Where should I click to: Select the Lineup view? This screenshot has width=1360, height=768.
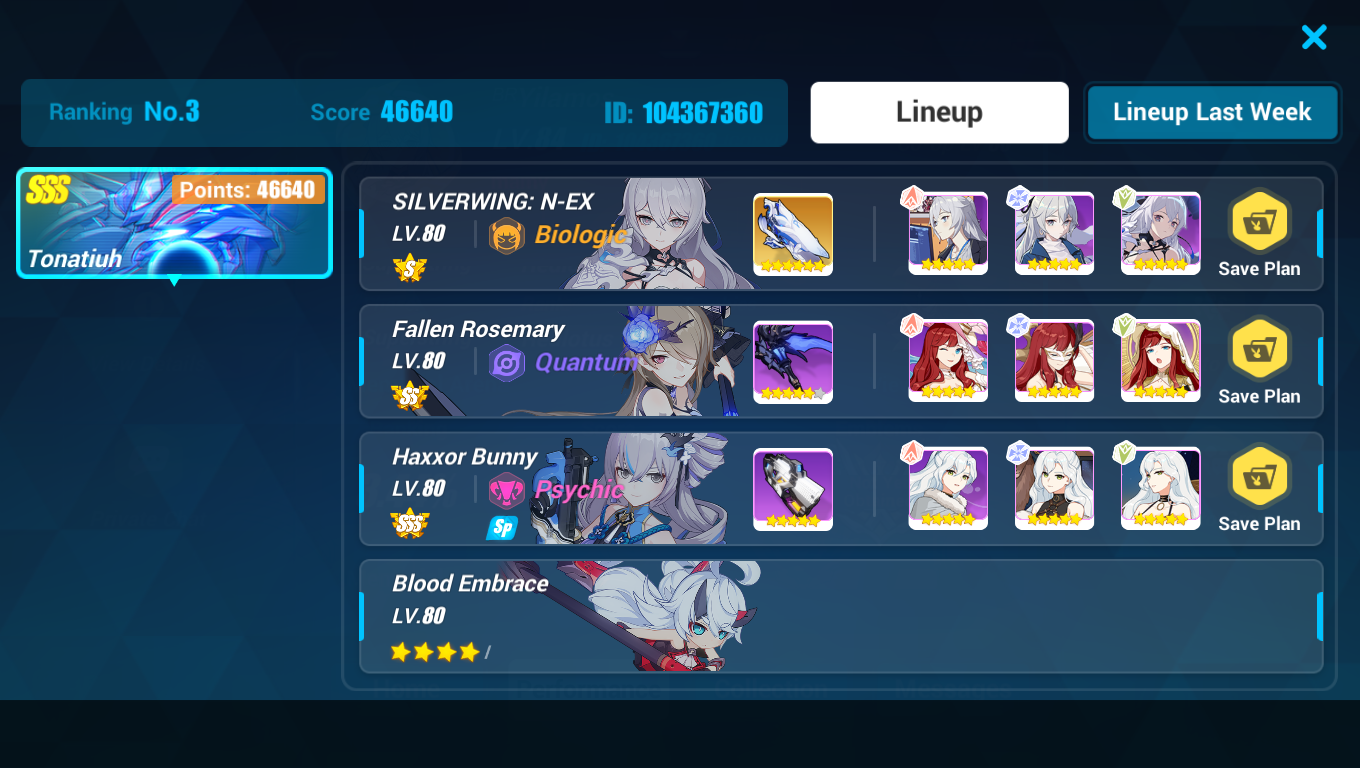tap(938, 112)
